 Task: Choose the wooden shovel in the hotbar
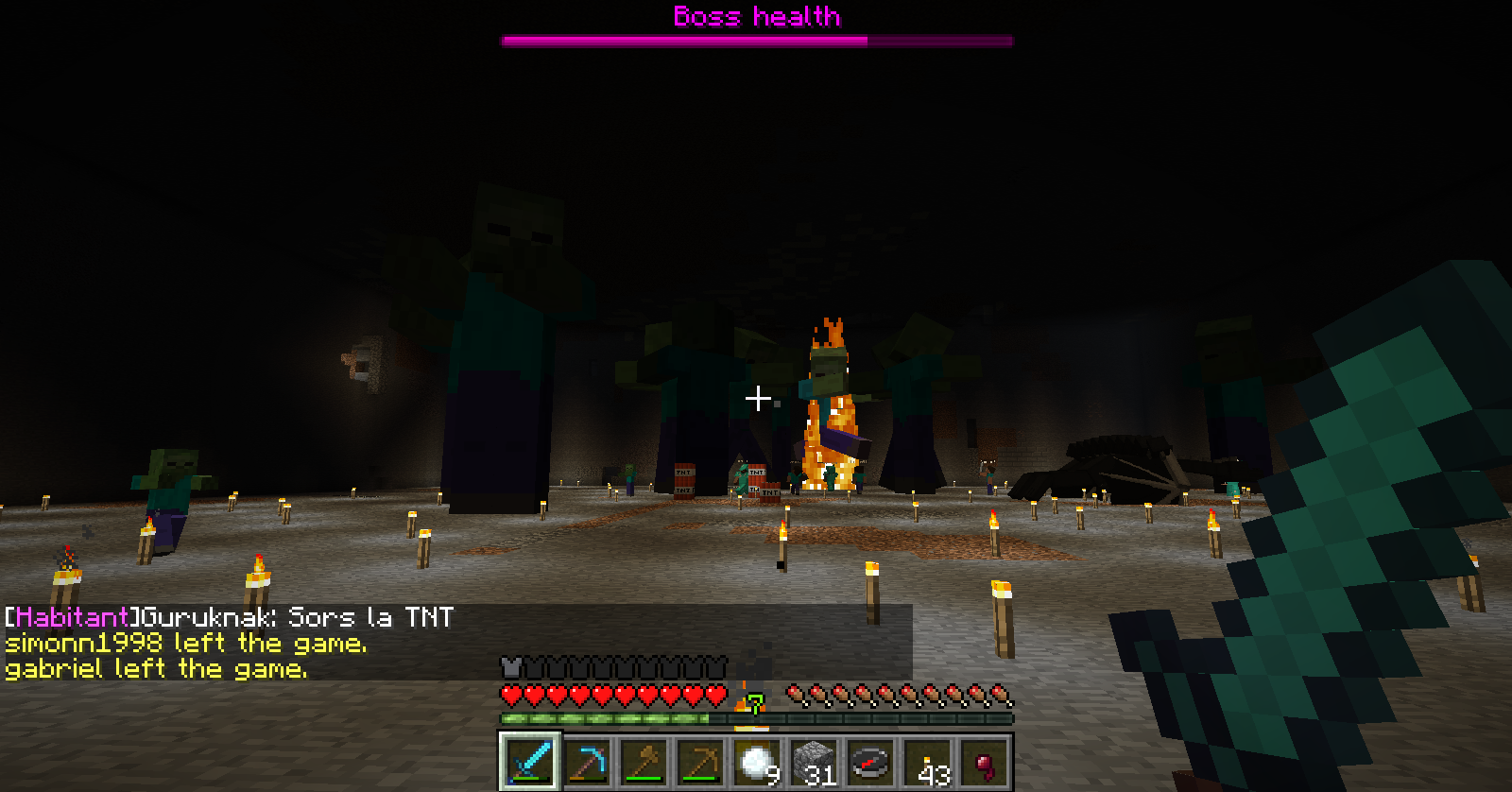coord(644,762)
